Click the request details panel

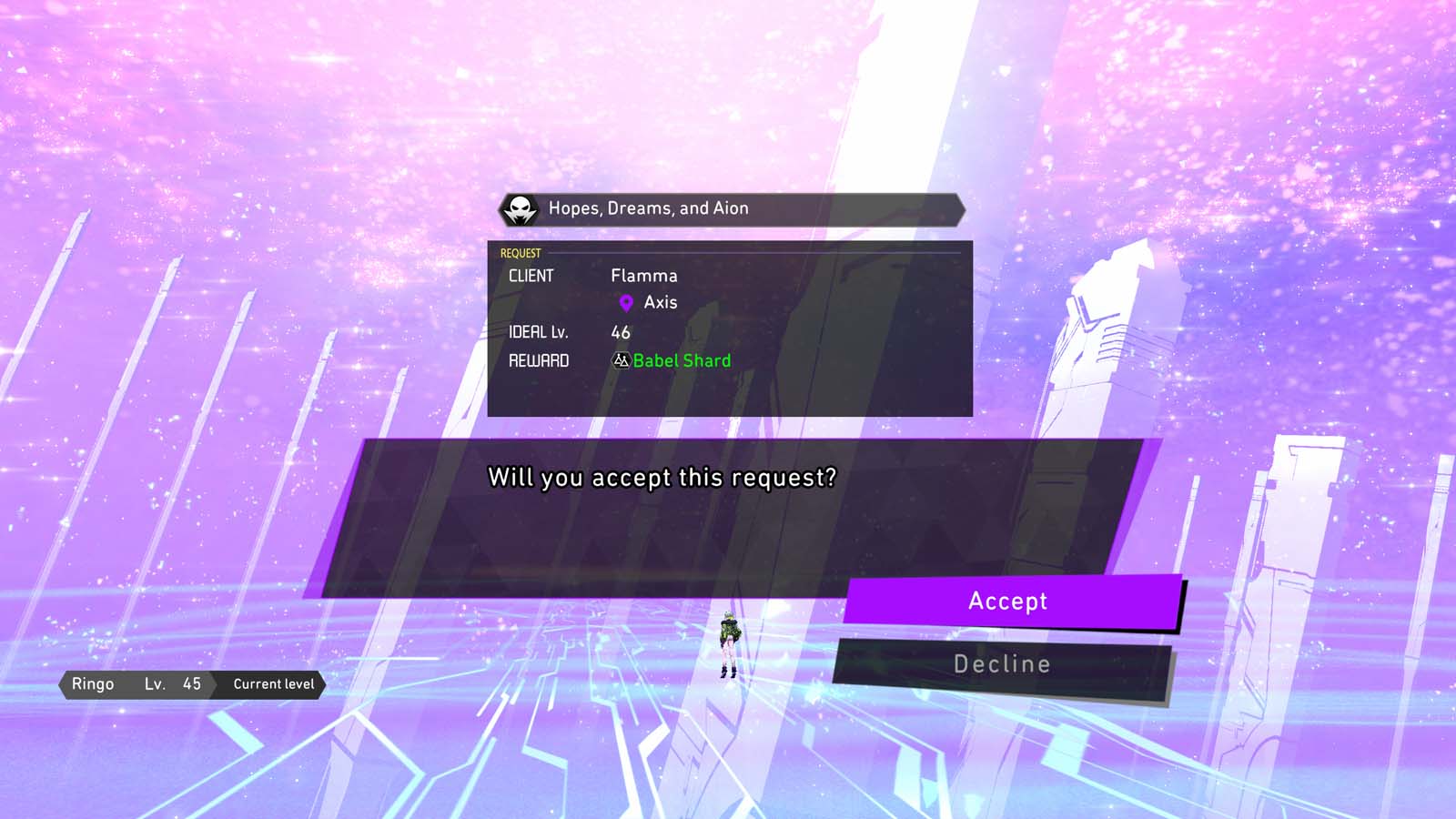(x=728, y=328)
